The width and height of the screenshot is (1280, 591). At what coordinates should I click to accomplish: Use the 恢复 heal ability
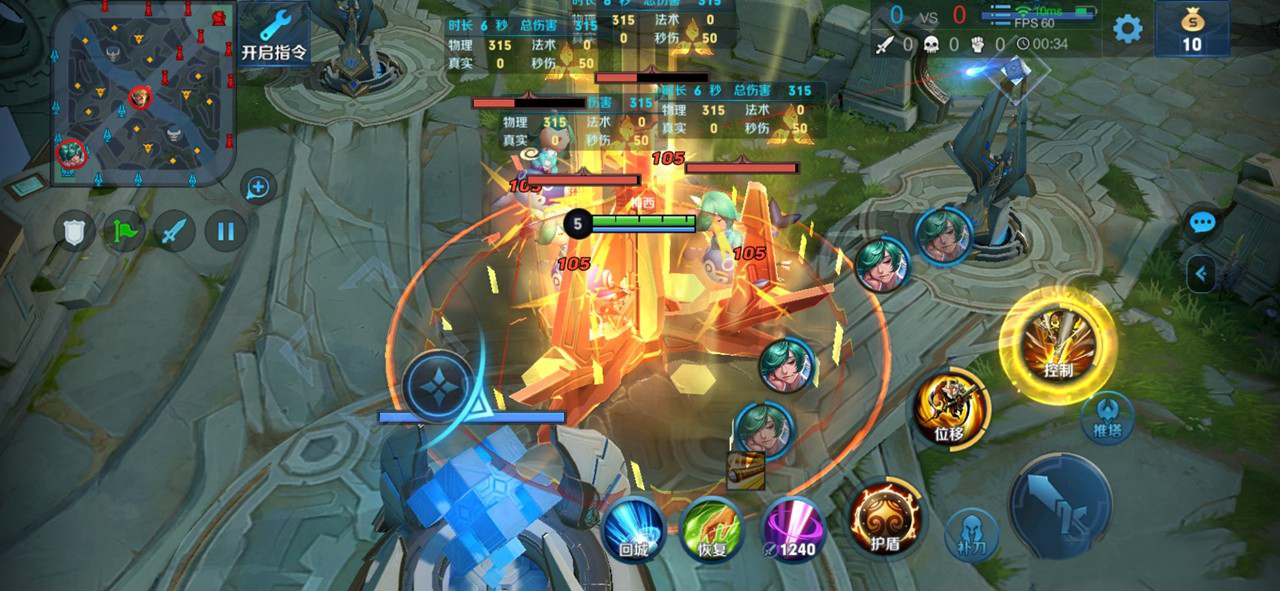[x=712, y=529]
